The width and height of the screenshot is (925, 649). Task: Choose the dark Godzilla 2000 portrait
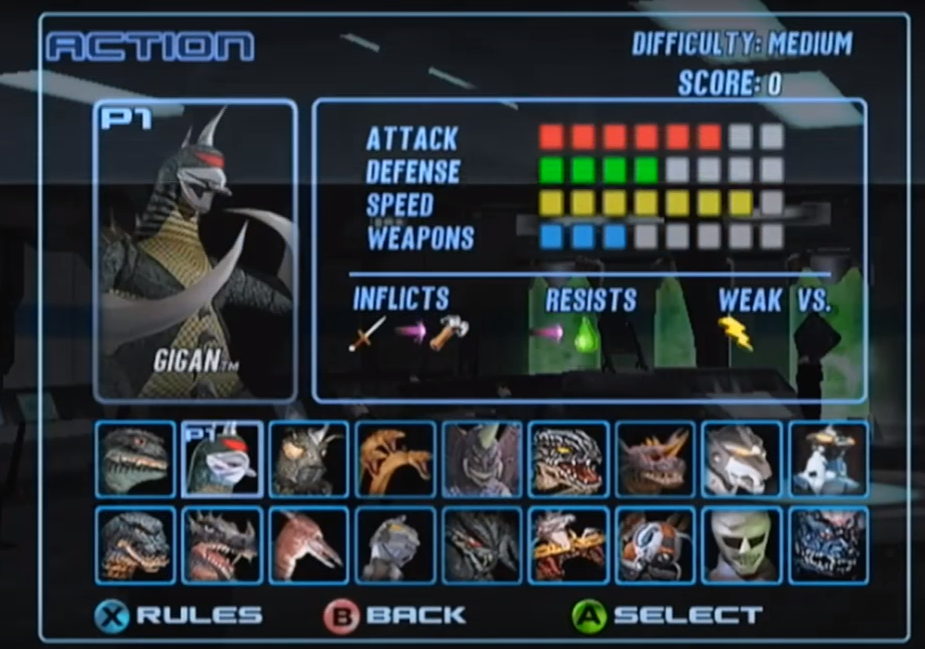[135, 545]
